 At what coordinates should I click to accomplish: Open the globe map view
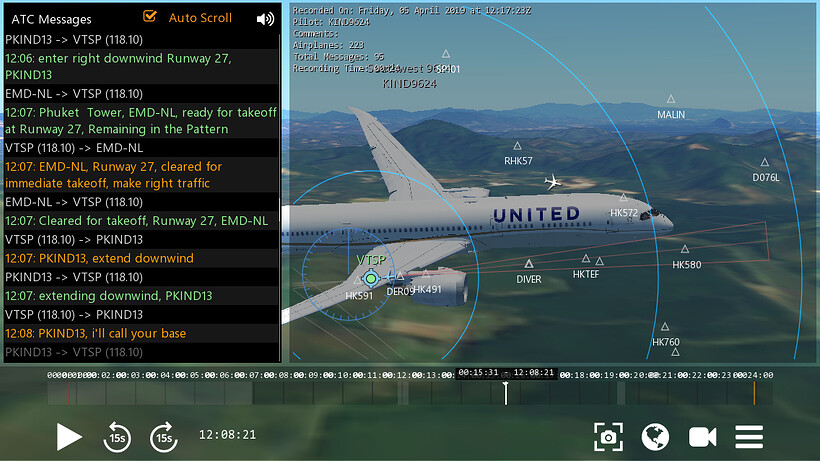[655, 436]
